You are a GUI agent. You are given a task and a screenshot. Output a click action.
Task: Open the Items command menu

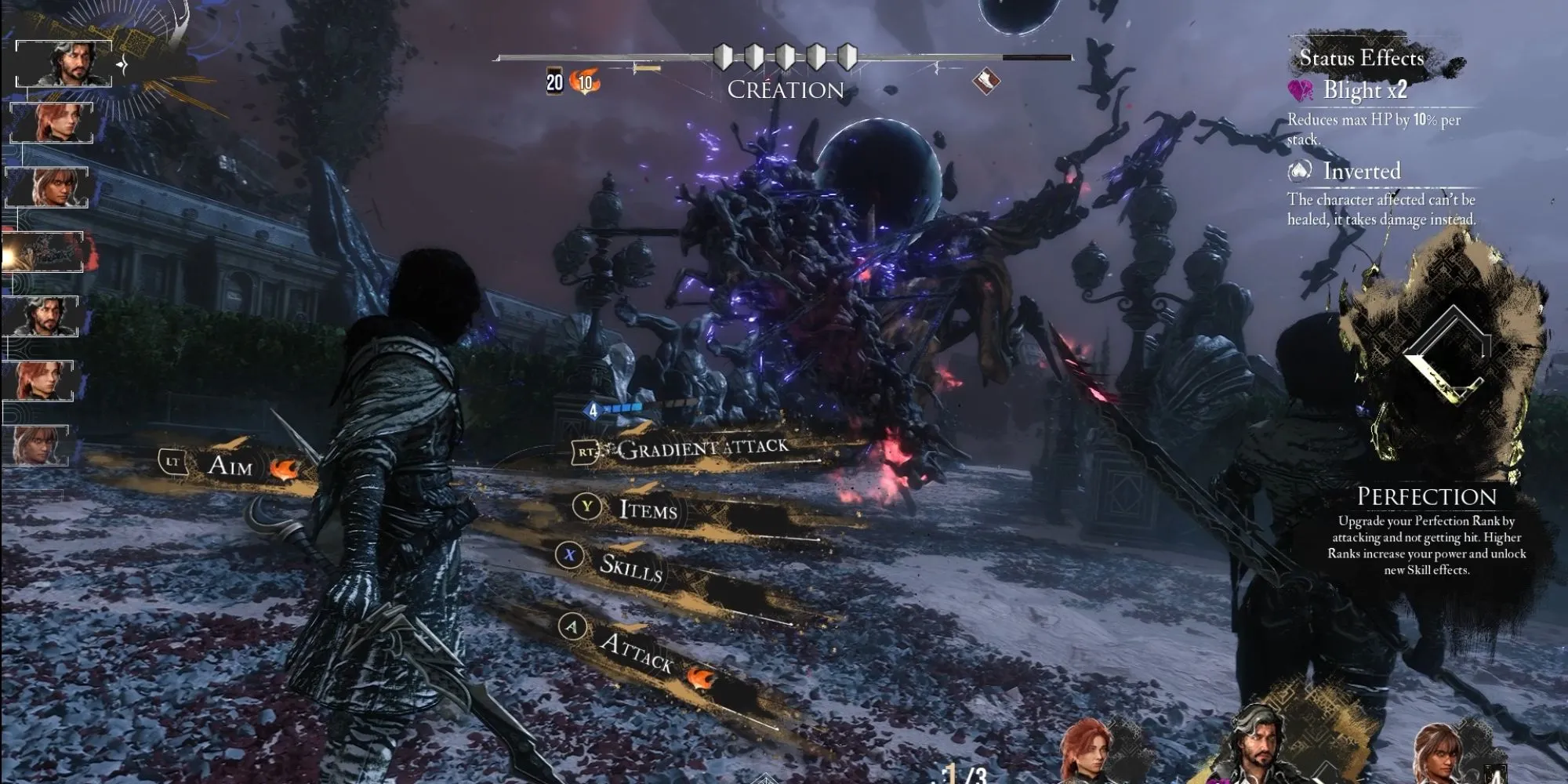click(x=648, y=510)
